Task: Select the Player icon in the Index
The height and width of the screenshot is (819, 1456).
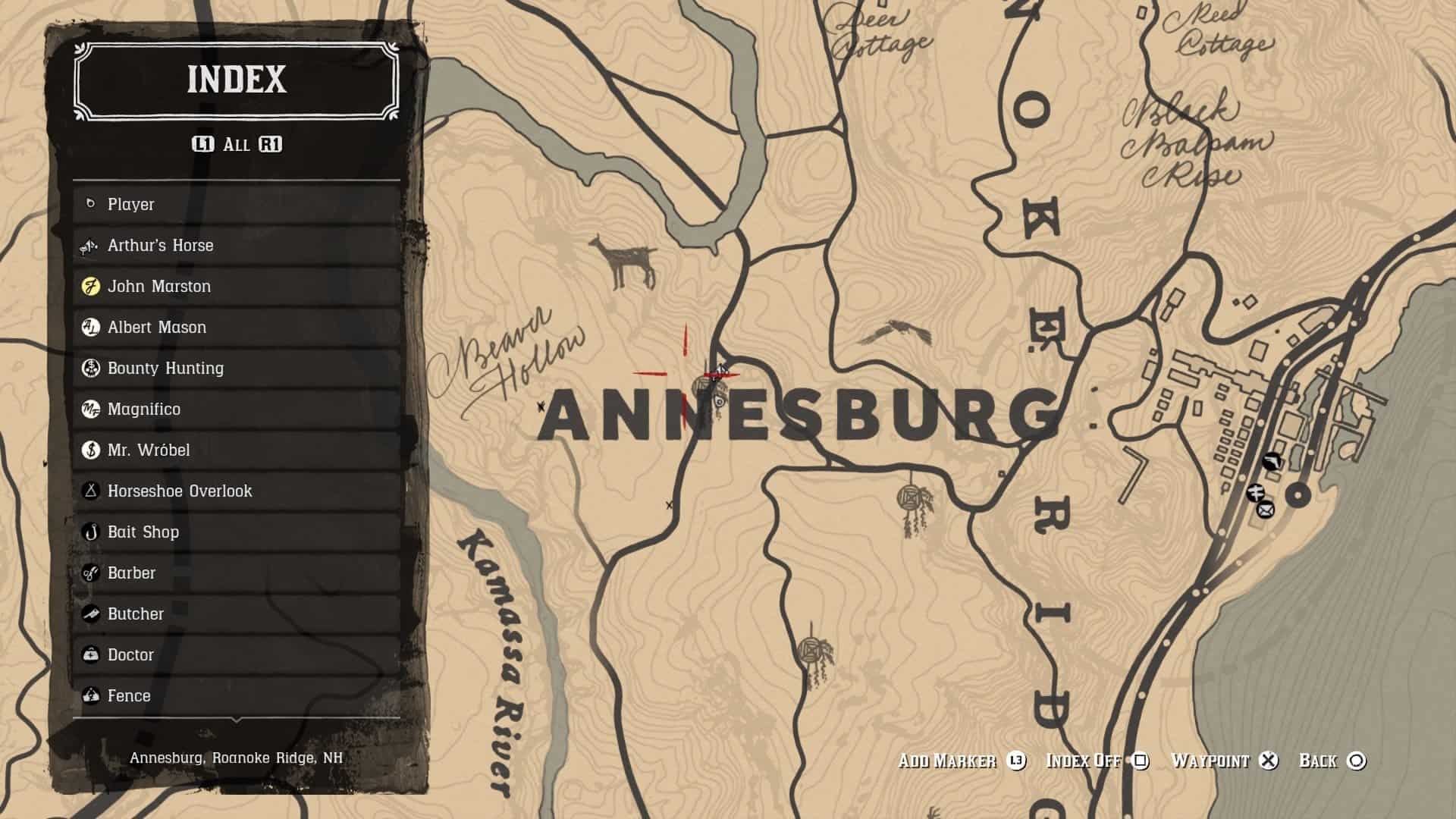Action: pyautogui.click(x=89, y=204)
